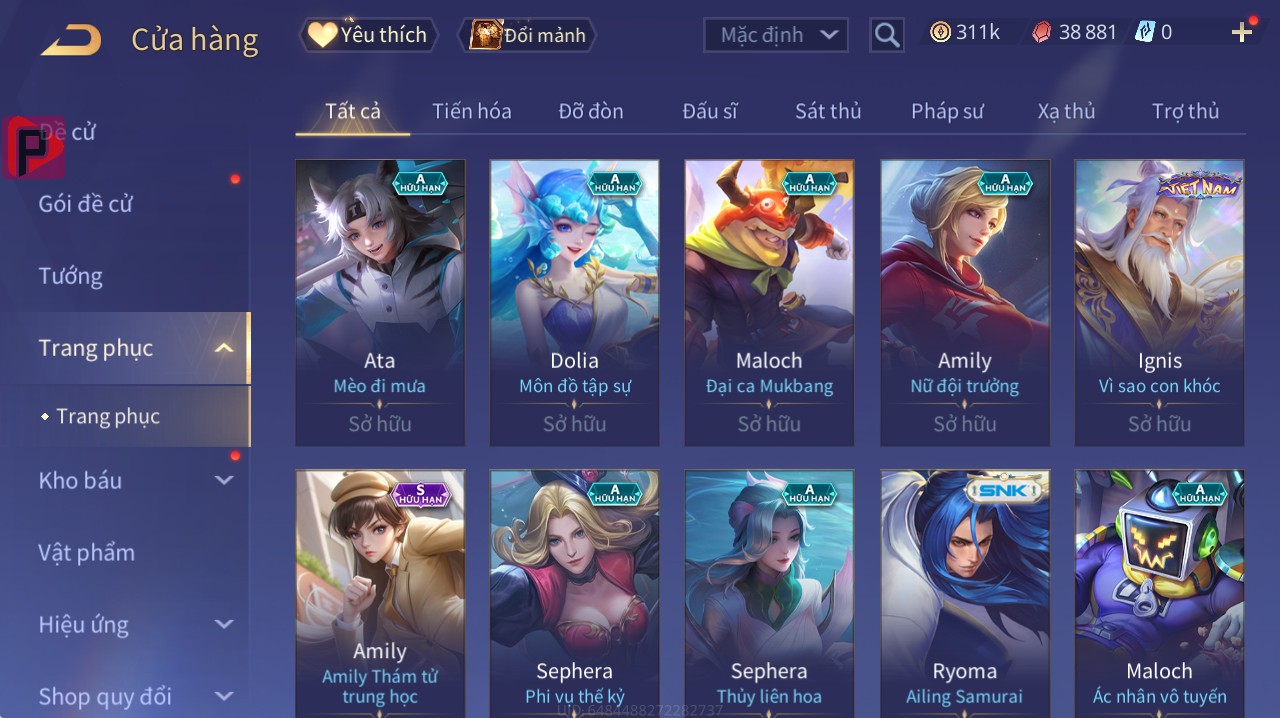Expand the Kho báu section
The image size is (1280, 718).
[224, 480]
